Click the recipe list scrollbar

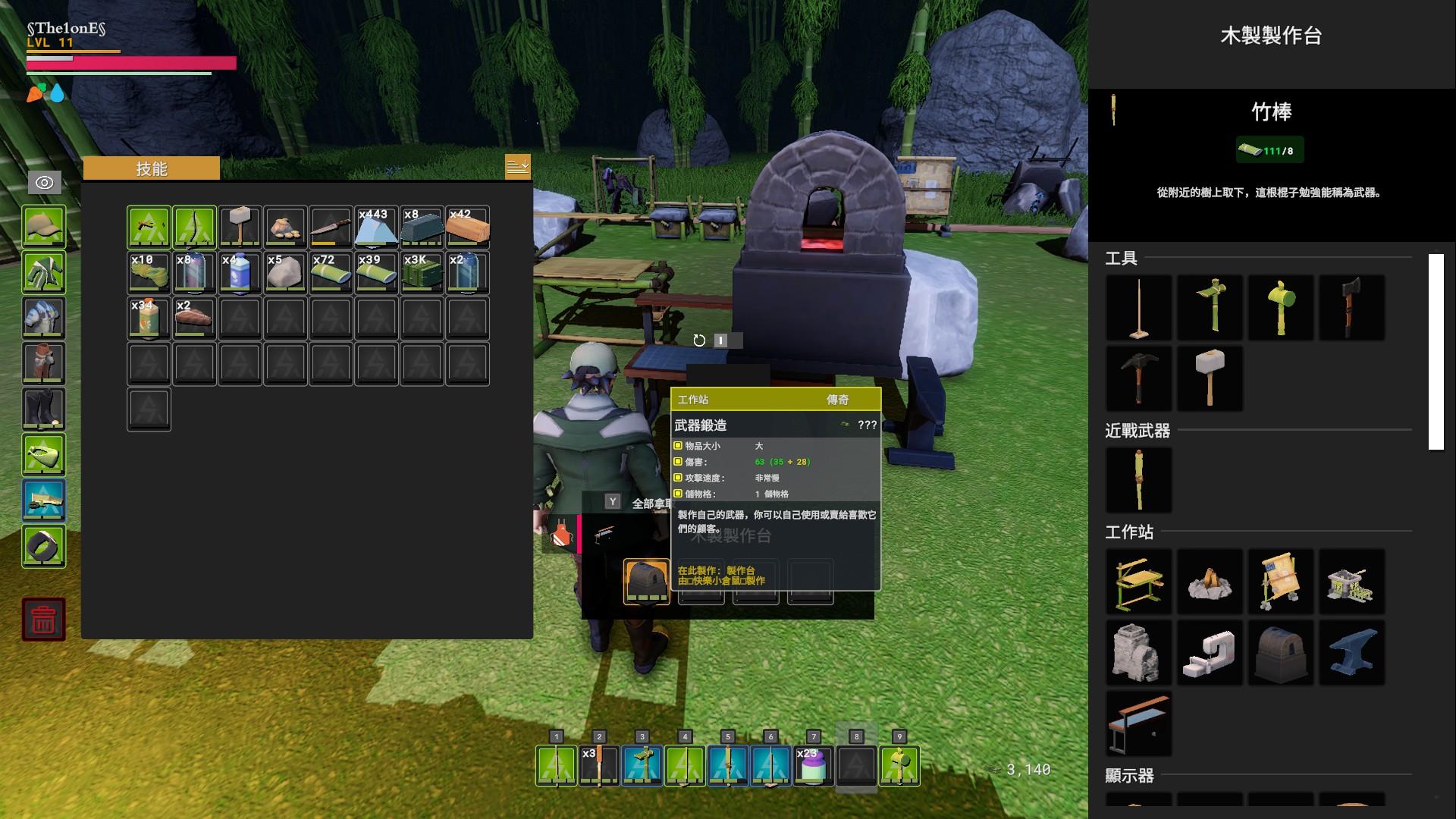point(1436,352)
